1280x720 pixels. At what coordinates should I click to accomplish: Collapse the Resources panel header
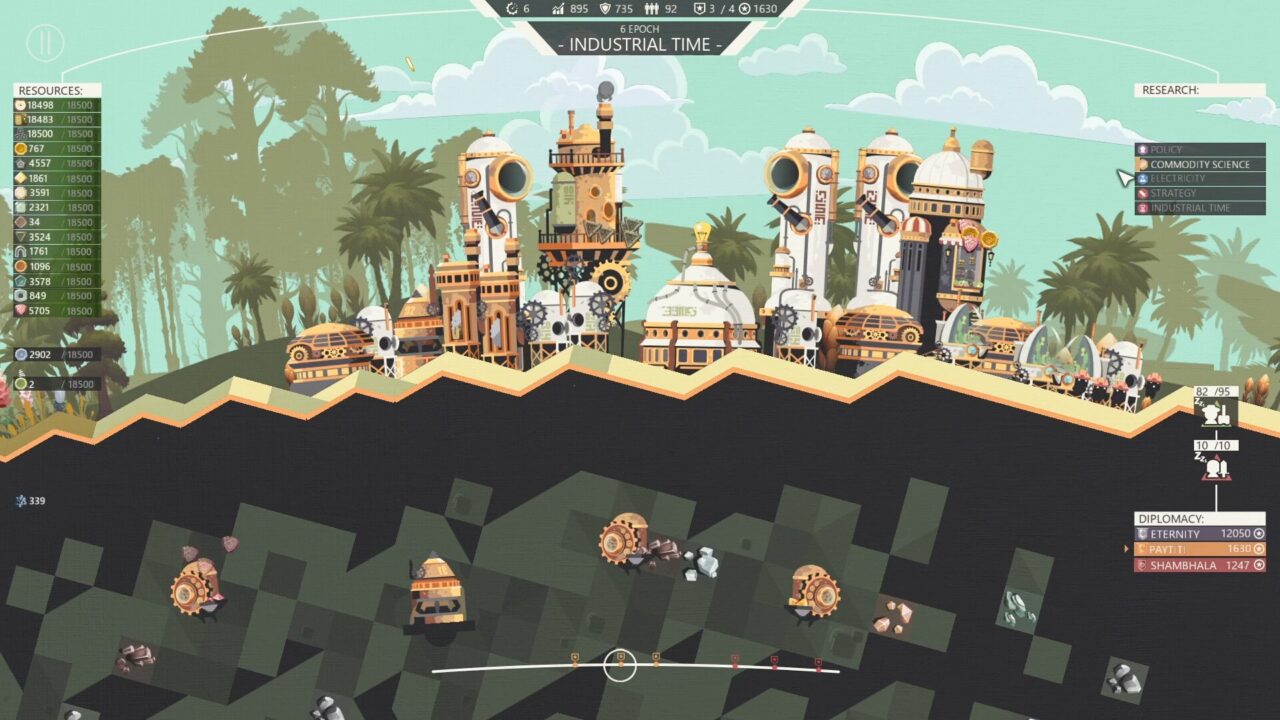click(x=50, y=89)
